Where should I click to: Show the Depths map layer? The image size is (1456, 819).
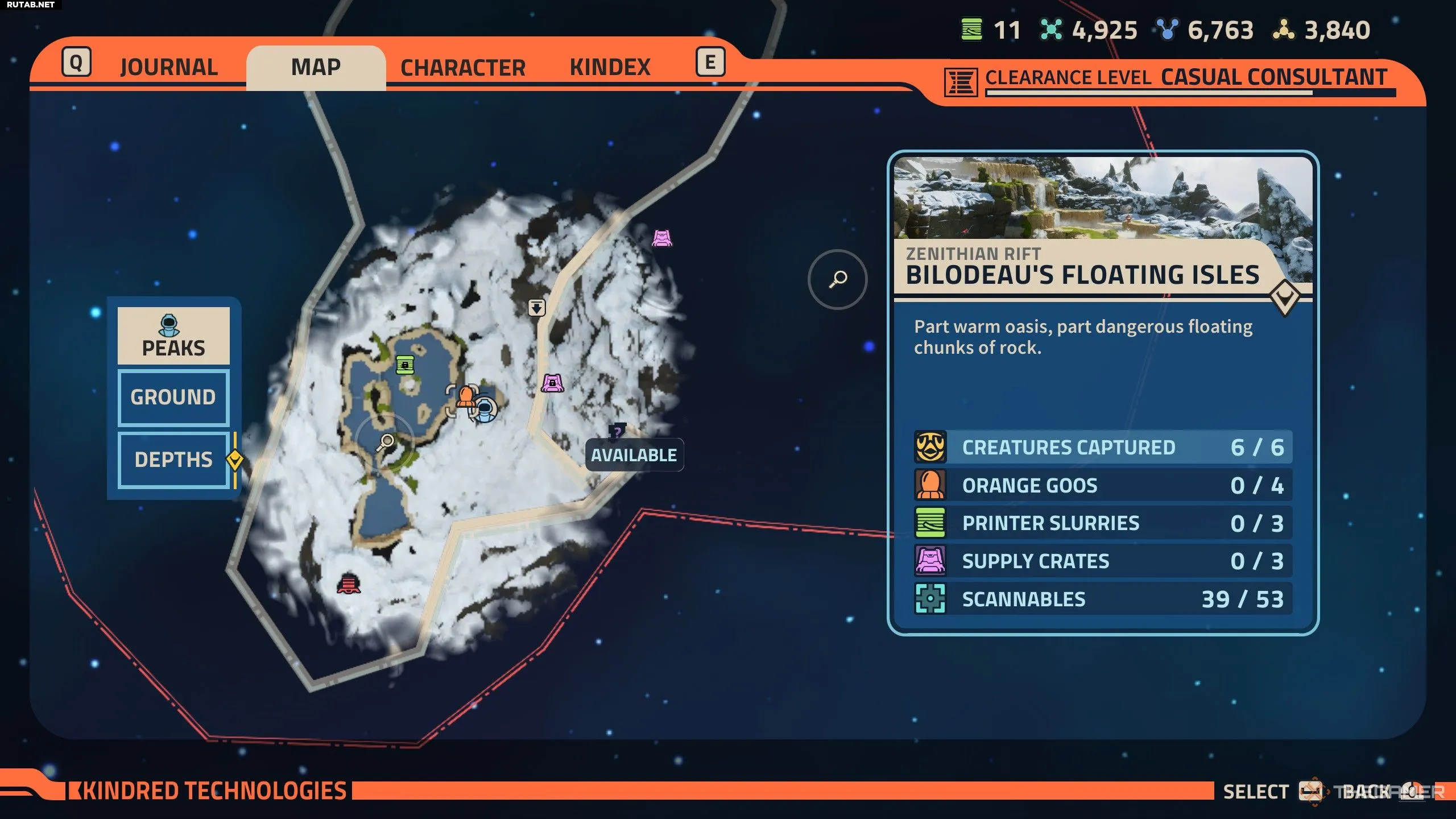point(173,460)
